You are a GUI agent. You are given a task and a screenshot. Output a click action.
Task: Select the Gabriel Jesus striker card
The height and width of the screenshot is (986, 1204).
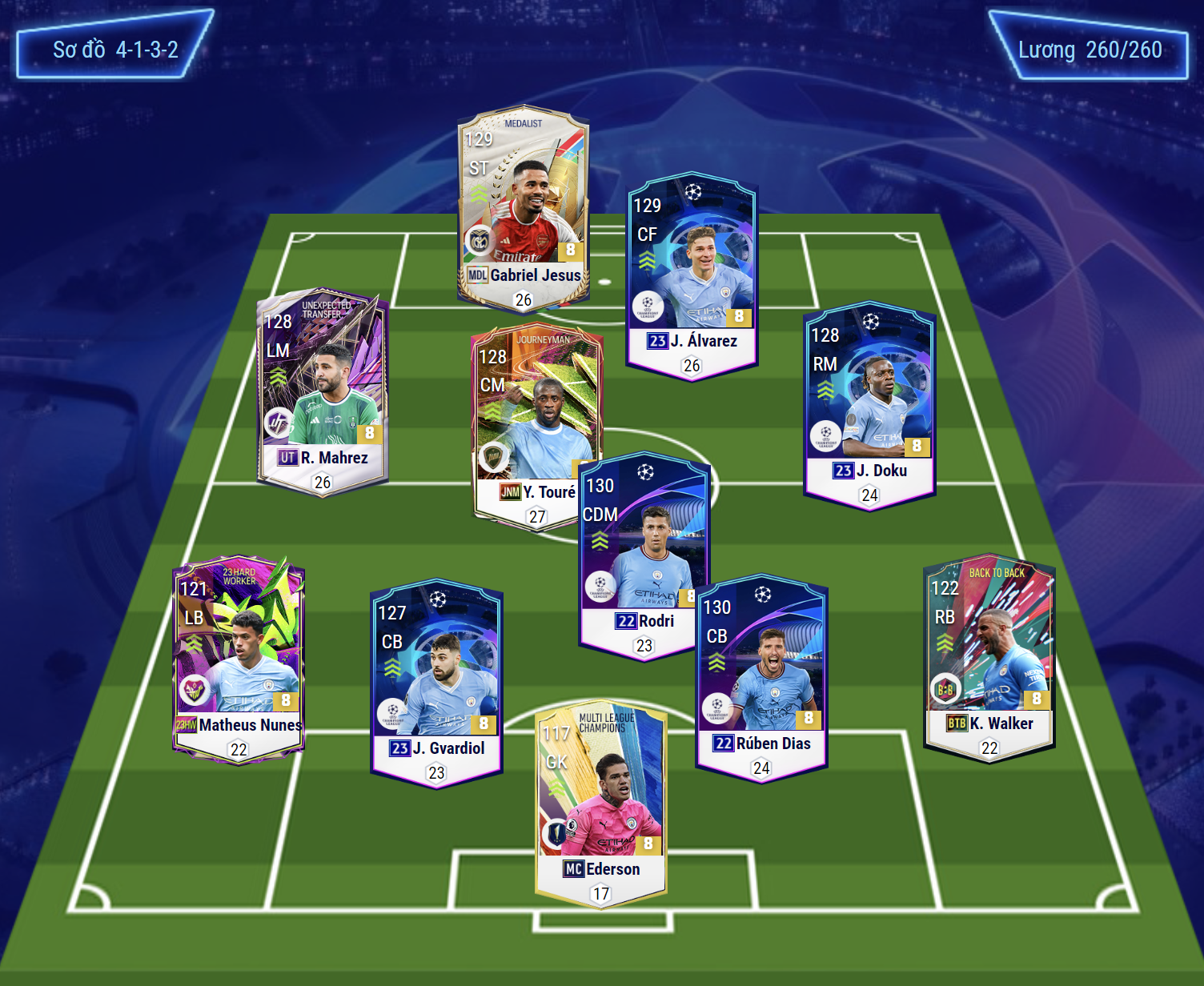(524, 208)
